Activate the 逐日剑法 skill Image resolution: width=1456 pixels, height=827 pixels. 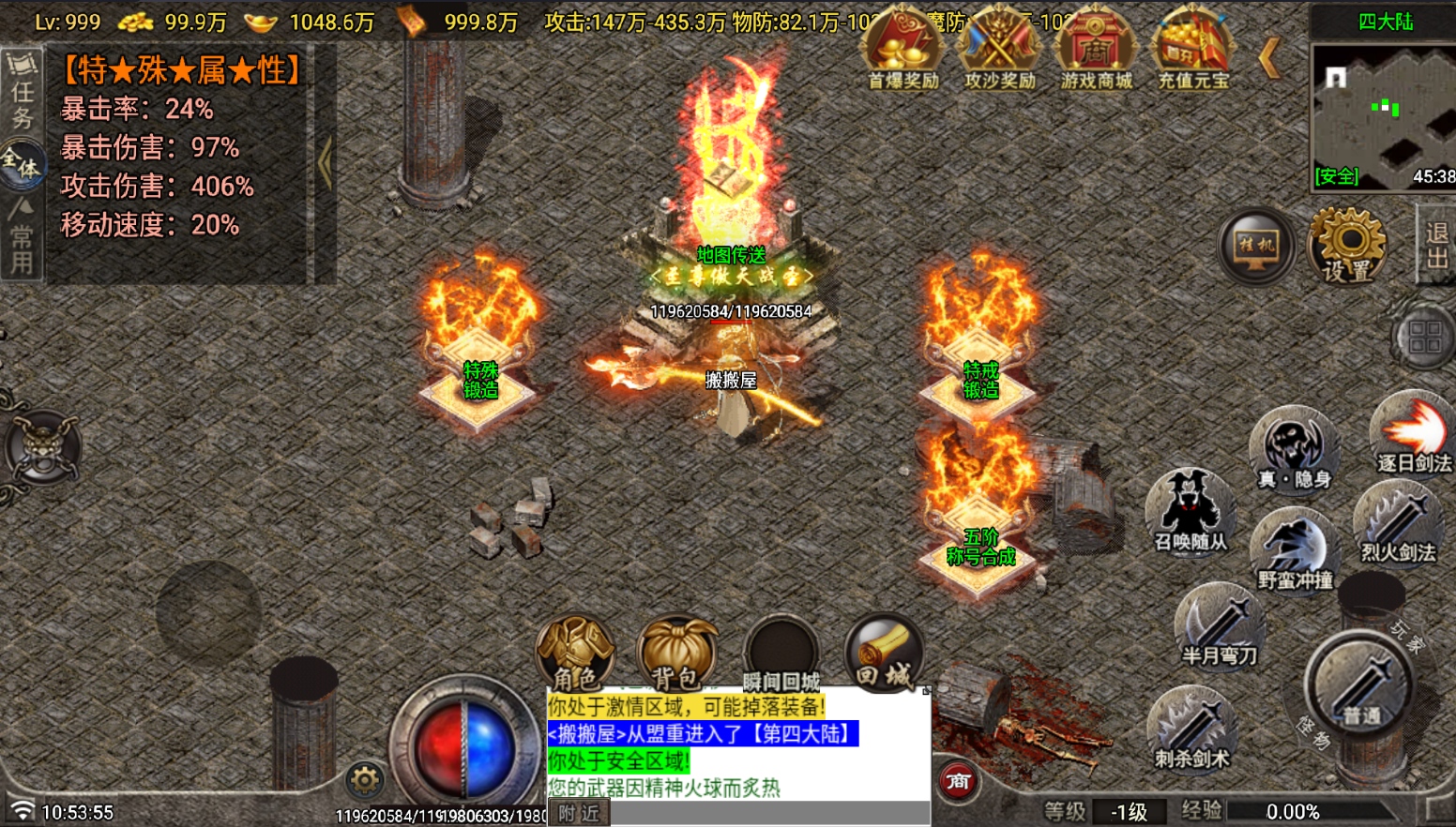(x=1413, y=433)
